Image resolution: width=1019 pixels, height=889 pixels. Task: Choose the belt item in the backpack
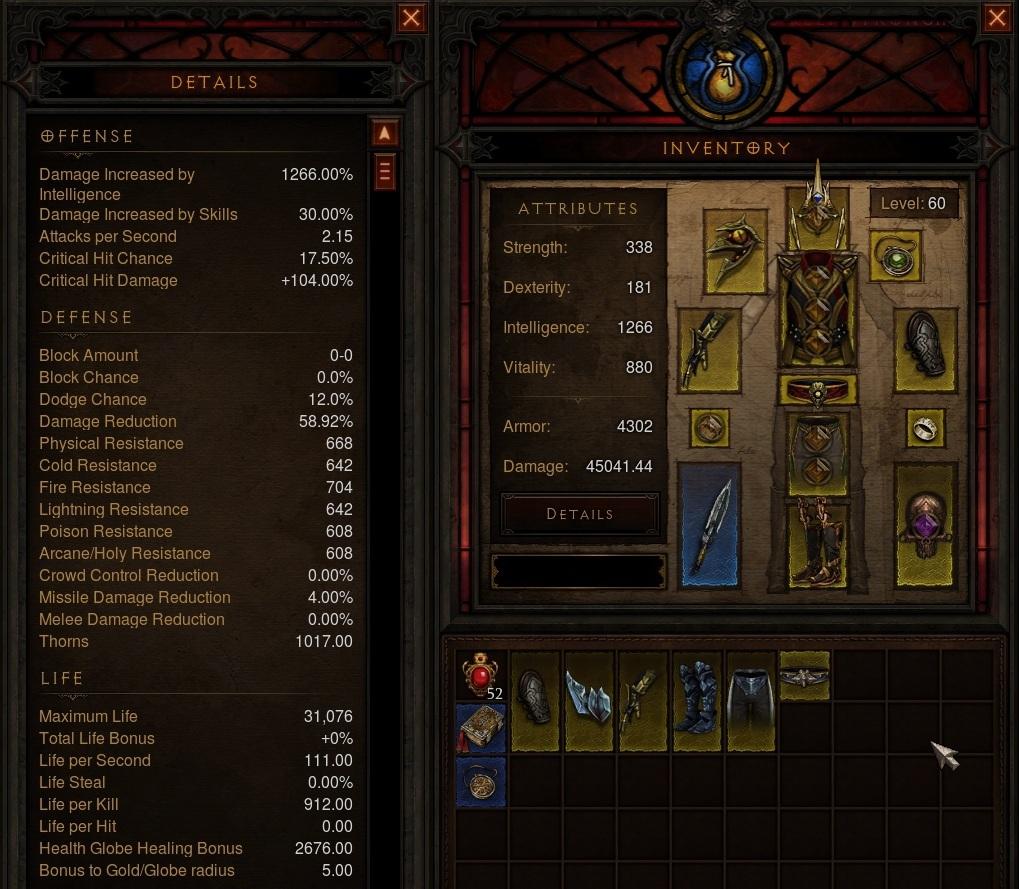pos(804,676)
